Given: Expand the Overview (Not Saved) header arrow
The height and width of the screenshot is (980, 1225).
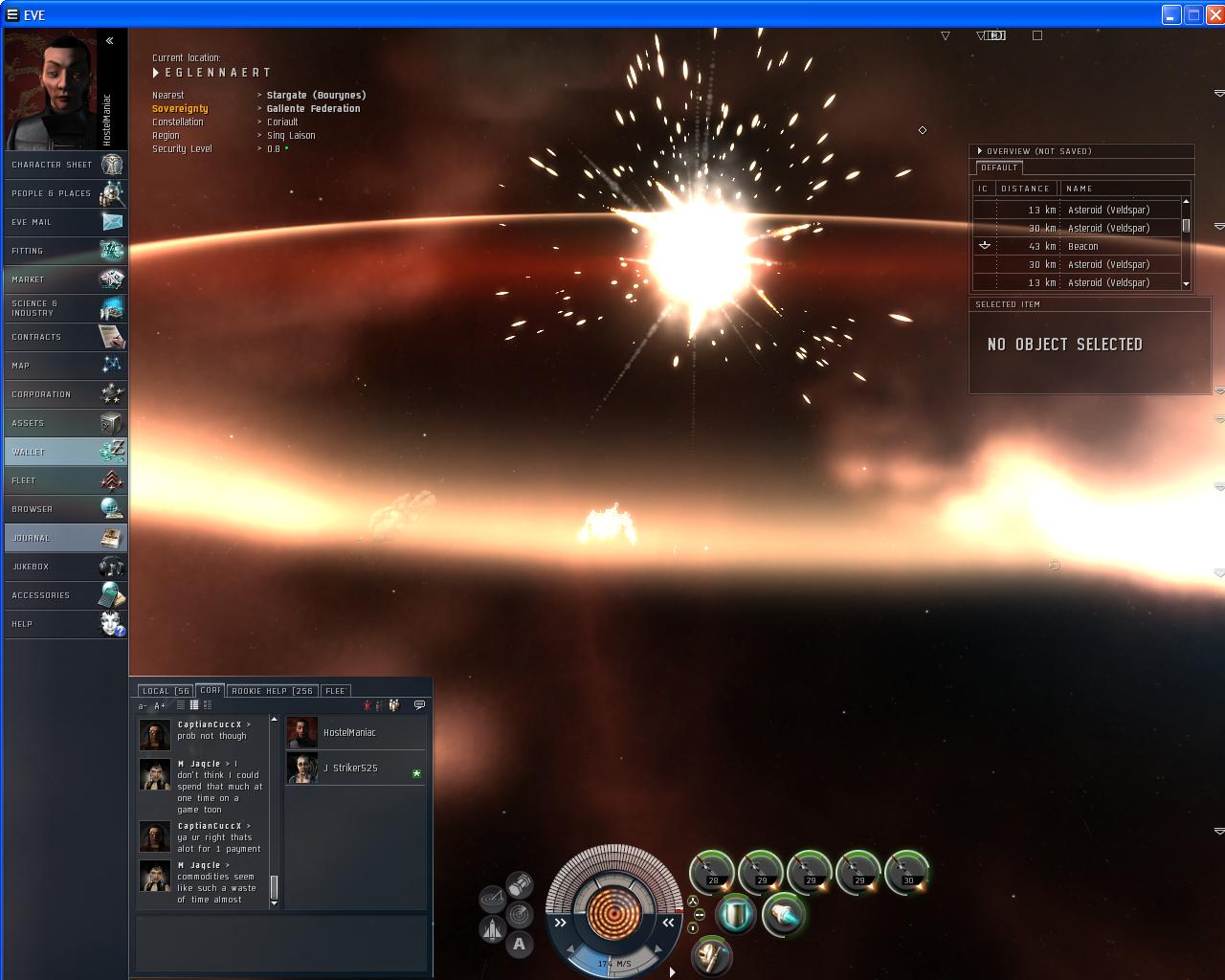Looking at the screenshot, I should 979,150.
